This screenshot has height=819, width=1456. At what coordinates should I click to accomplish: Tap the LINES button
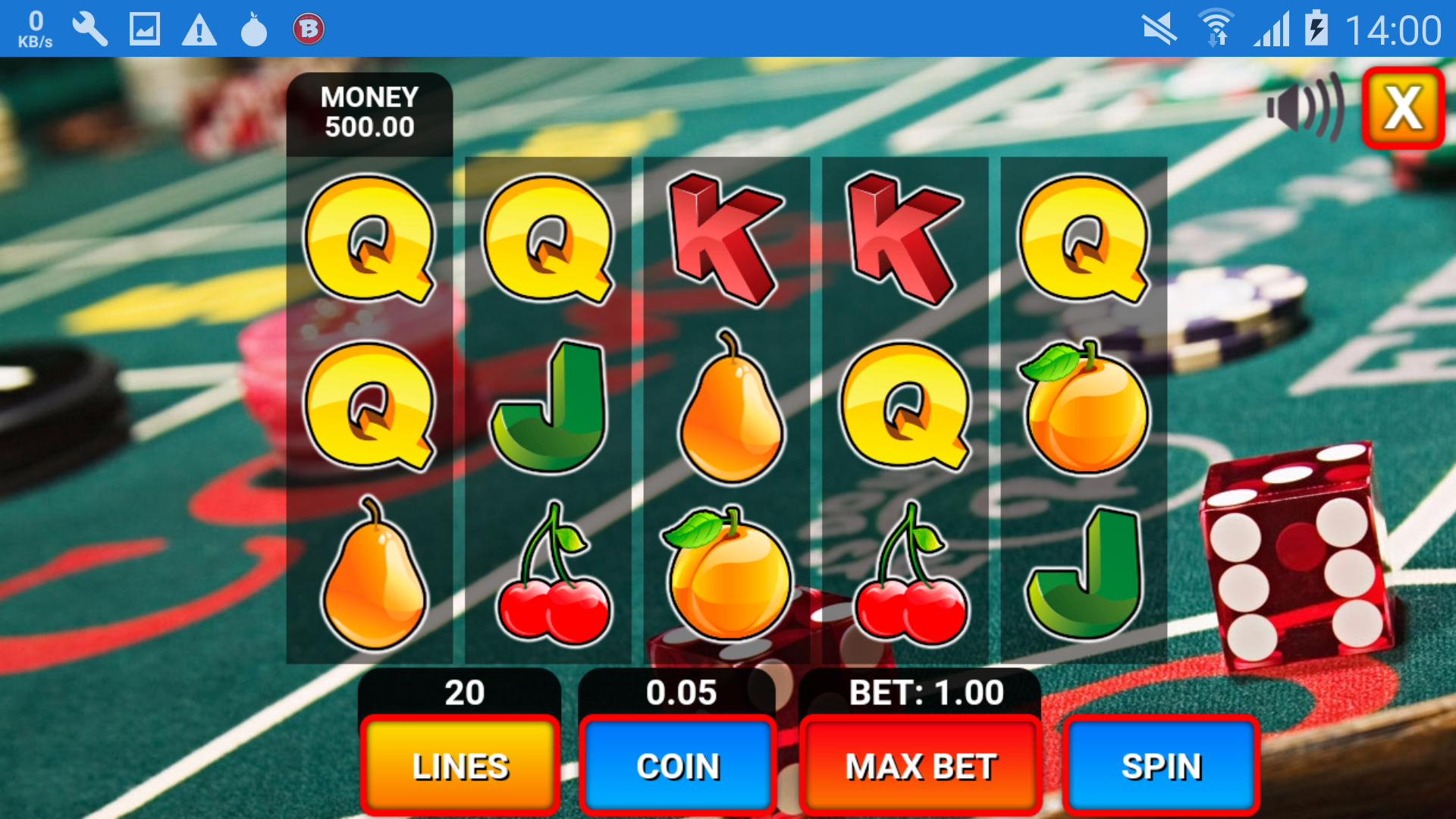[x=459, y=766]
